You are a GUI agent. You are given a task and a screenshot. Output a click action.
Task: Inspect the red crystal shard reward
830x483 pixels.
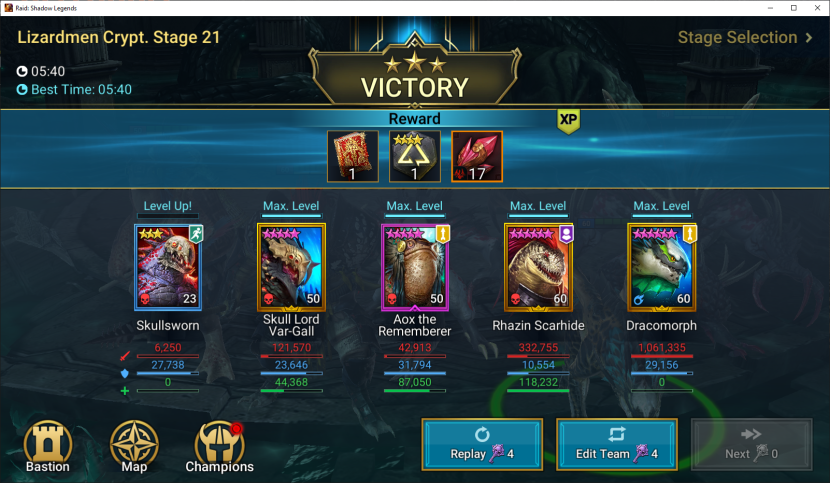[x=476, y=157]
